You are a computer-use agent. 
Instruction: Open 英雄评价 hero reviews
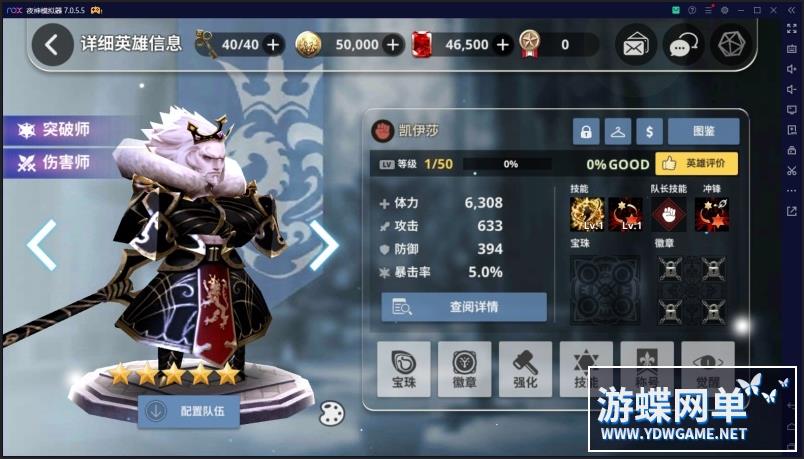(x=697, y=164)
